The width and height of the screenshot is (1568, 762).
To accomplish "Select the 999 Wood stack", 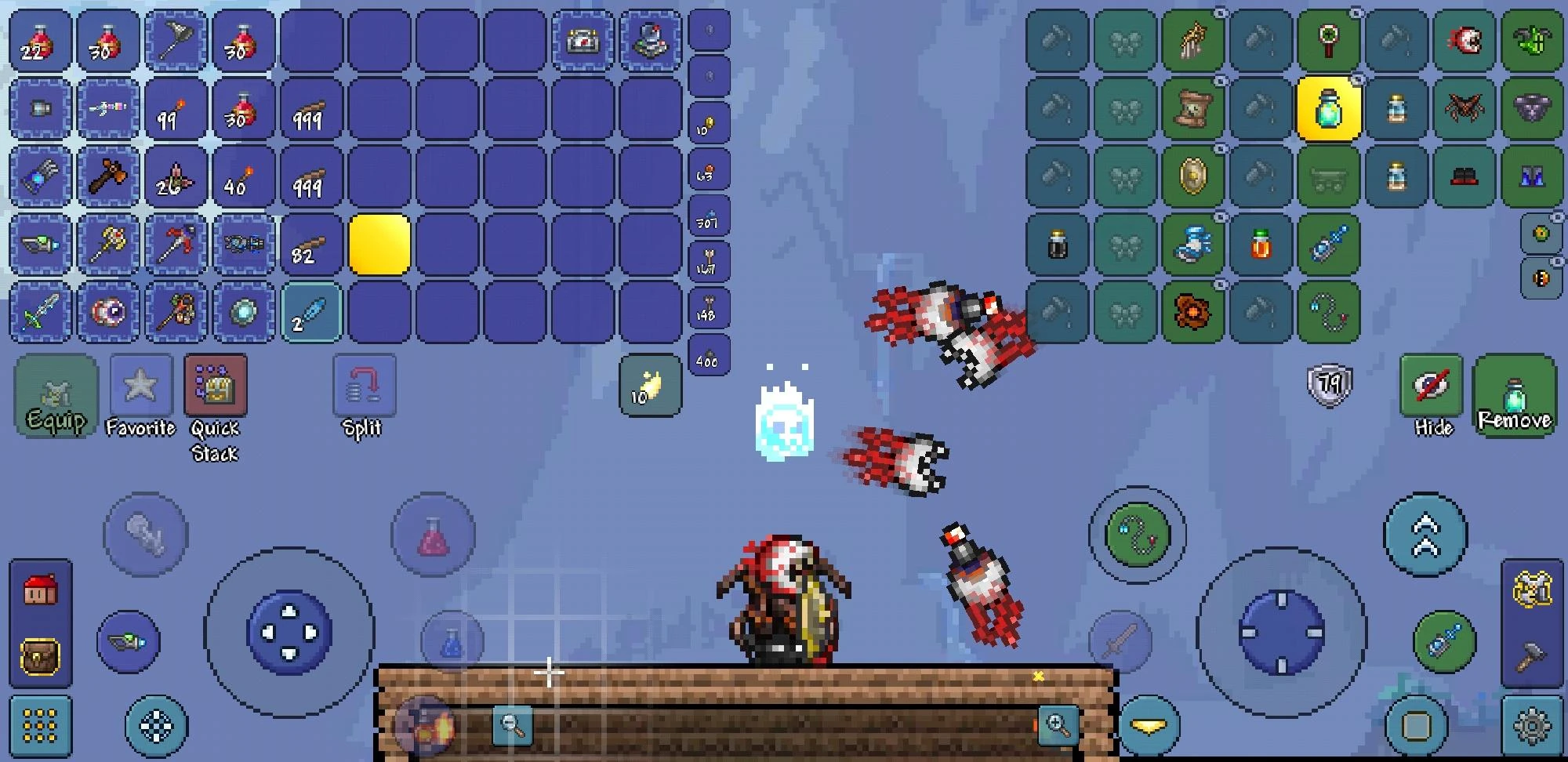I will [x=312, y=109].
